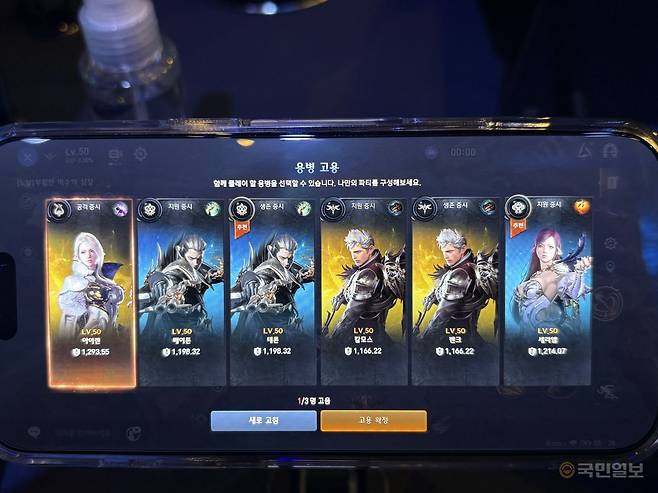This screenshot has width=658, height=493.
Task: Choose the silver-haired survival-focused mercenary card
Action: (x=454, y=290)
